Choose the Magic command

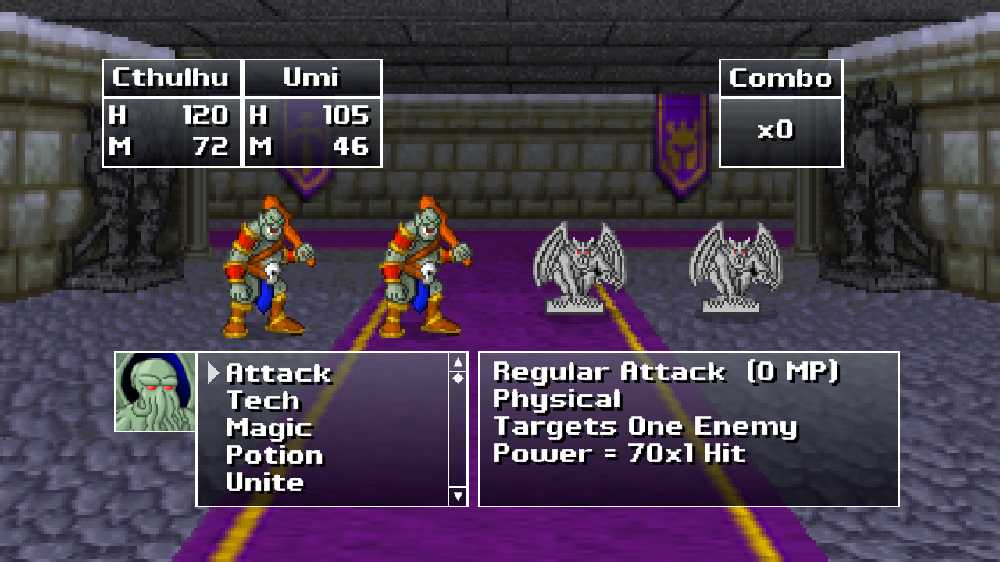click(268, 428)
